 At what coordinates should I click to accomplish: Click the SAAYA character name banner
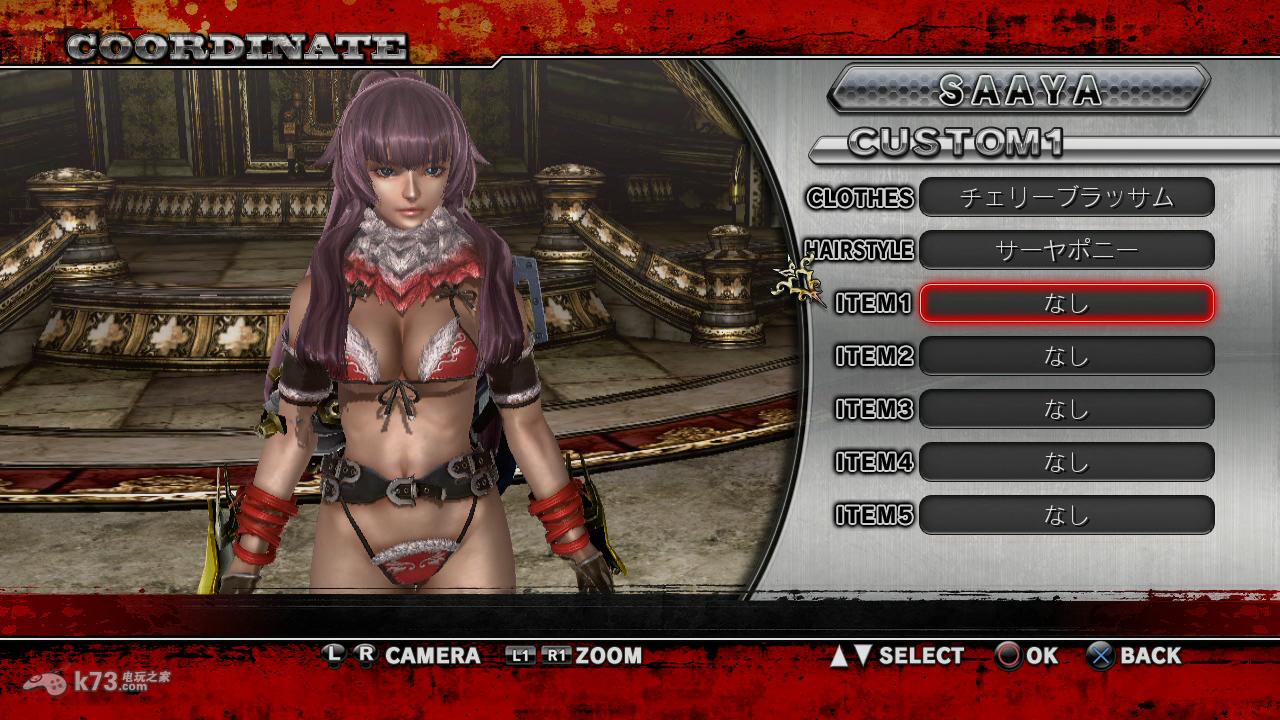click(1019, 90)
